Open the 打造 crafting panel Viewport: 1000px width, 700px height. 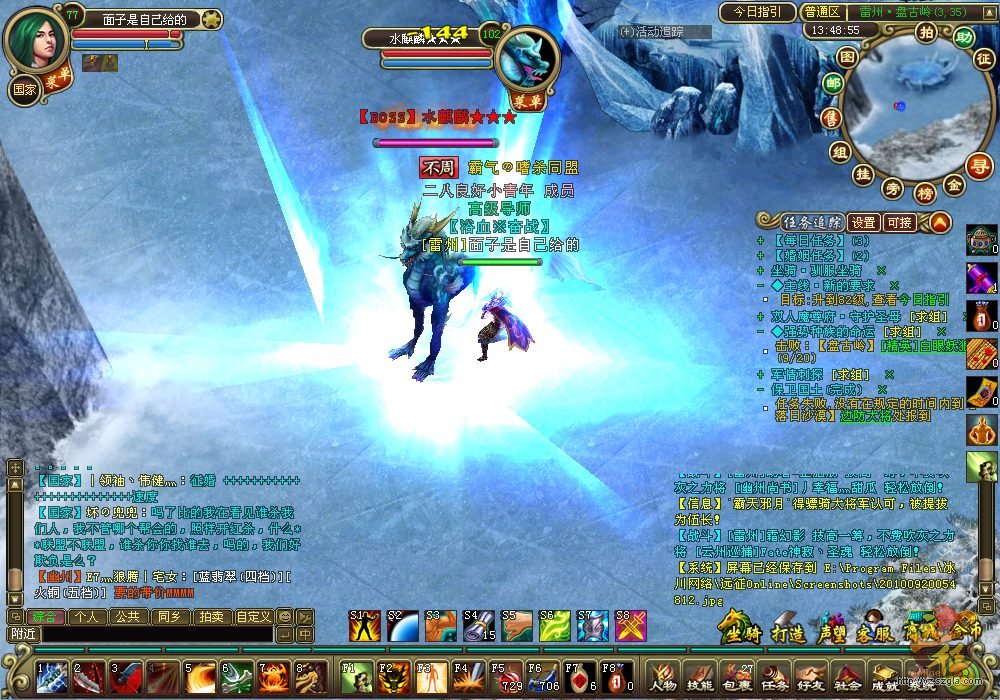point(789,633)
